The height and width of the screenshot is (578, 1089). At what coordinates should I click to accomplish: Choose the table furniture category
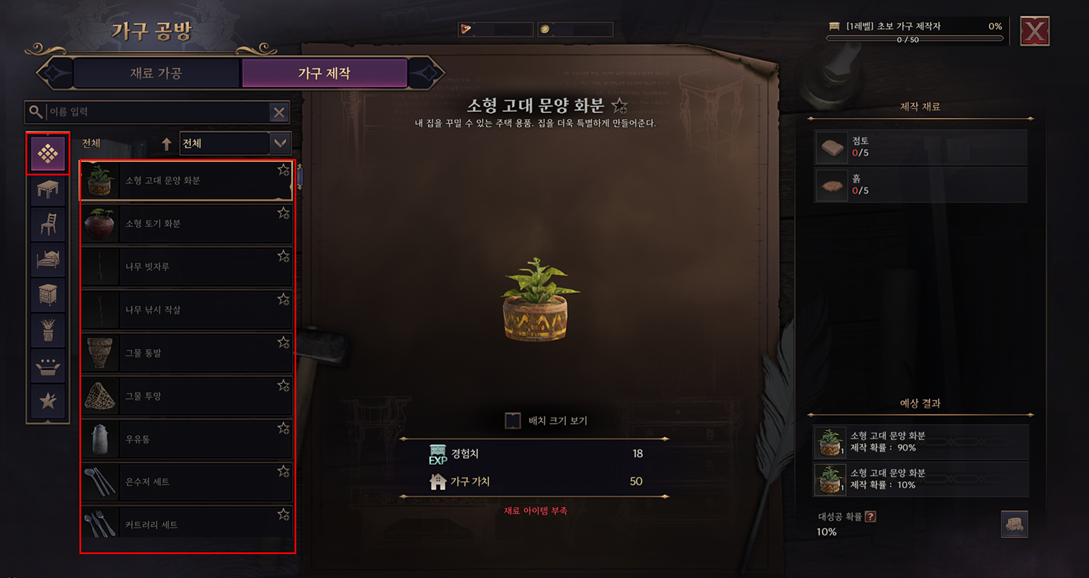(48, 189)
